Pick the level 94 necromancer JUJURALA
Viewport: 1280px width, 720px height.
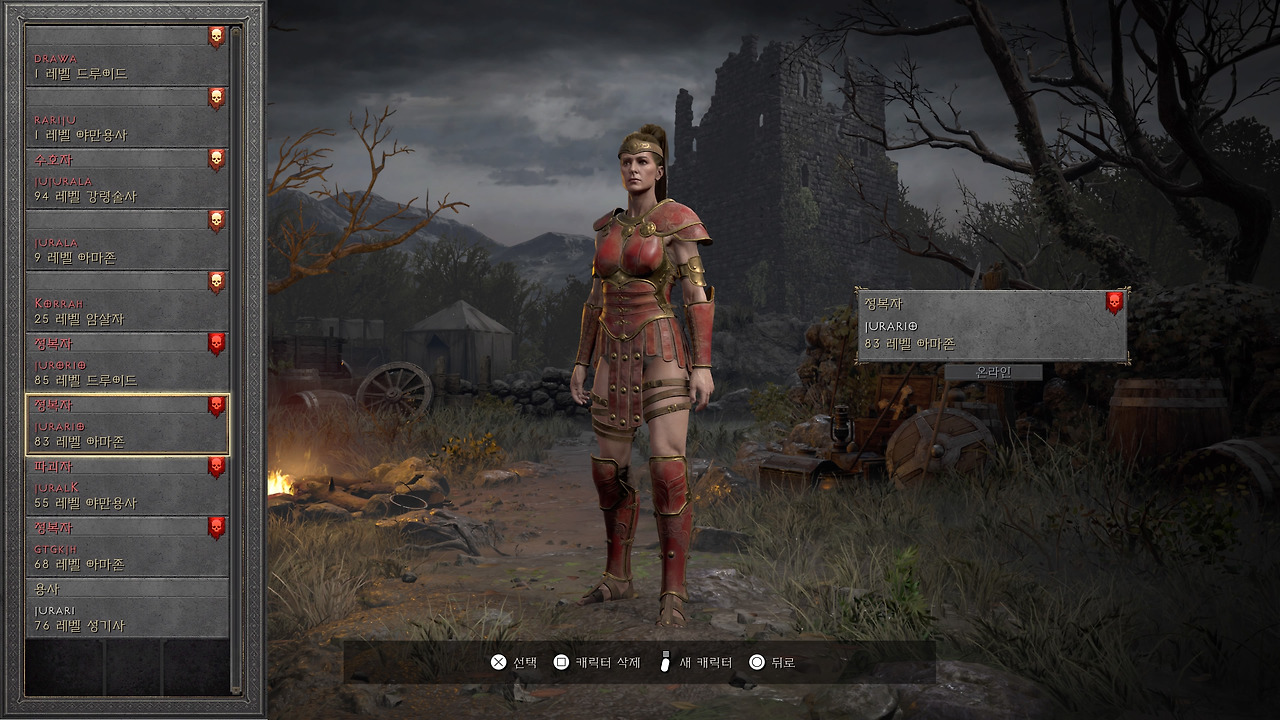click(x=127, y=178)
